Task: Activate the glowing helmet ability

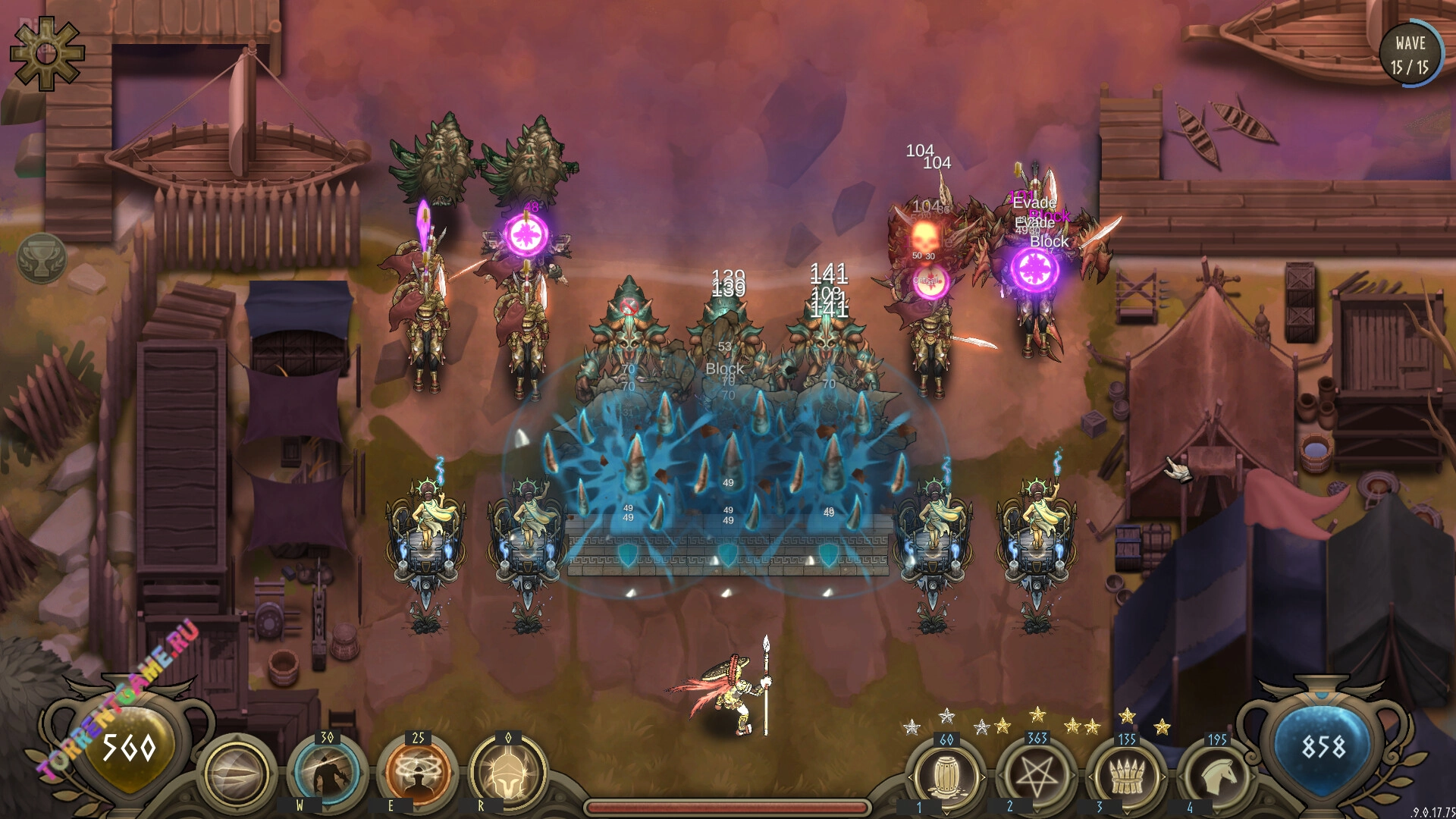Action: pos(507,773)
